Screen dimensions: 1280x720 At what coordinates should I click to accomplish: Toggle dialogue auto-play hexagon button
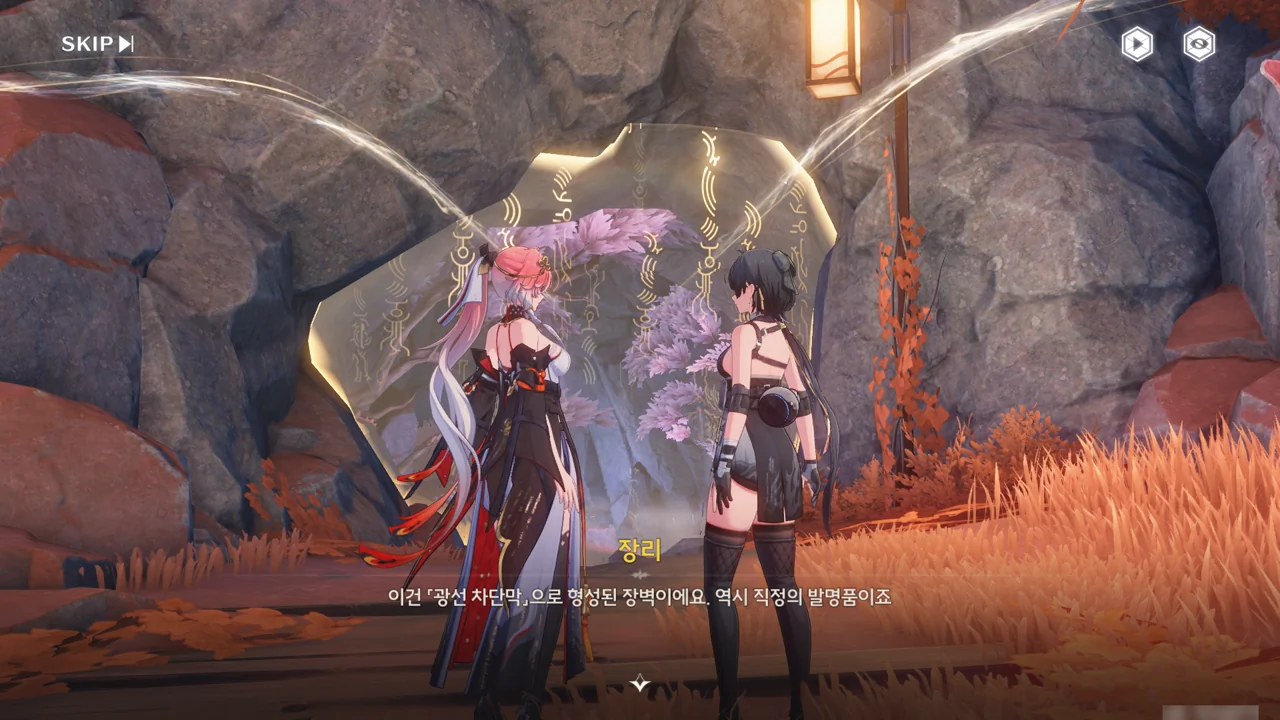click(1136, 44)
